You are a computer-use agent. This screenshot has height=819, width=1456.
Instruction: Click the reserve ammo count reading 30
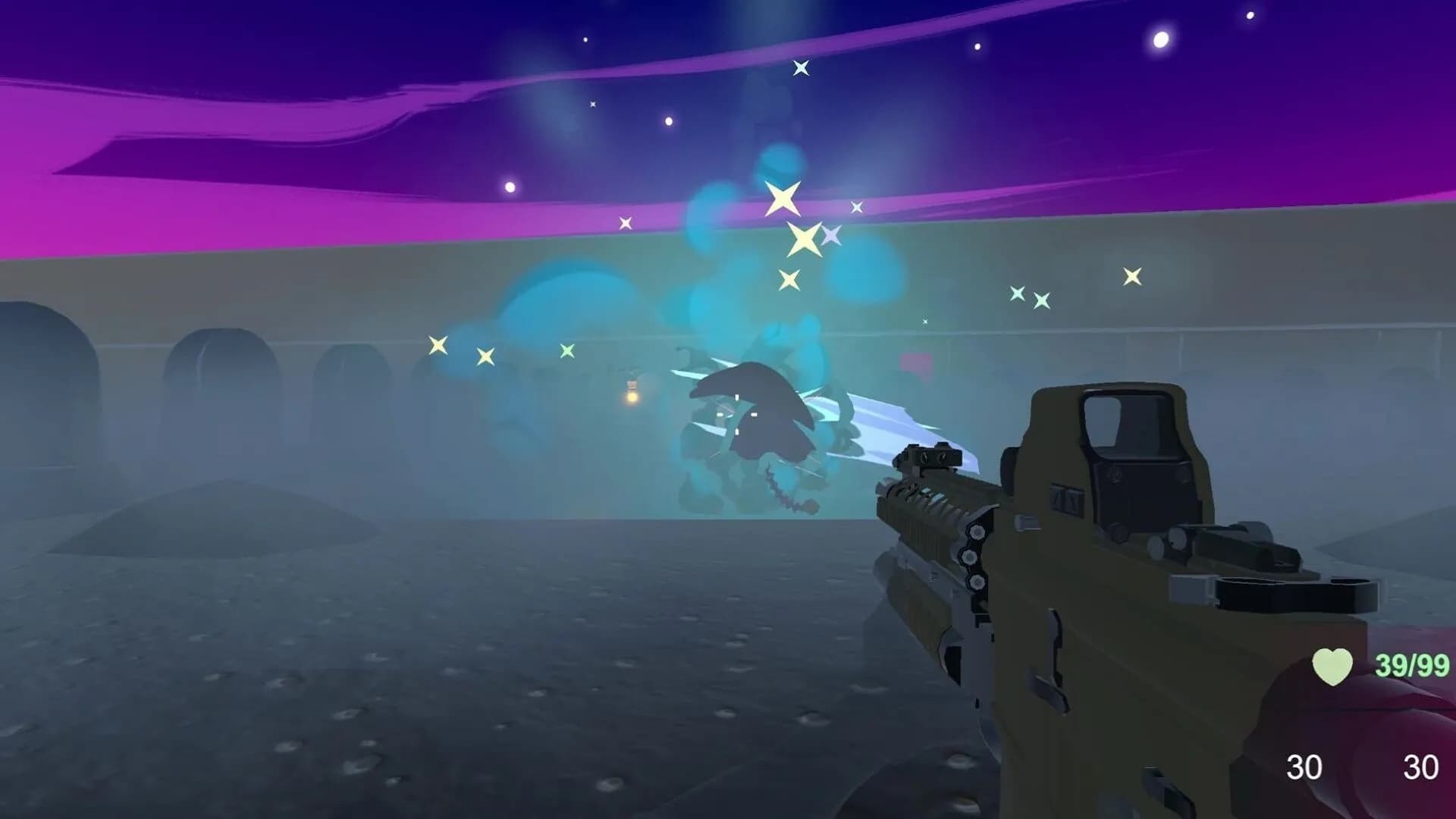coord(1420,768)
